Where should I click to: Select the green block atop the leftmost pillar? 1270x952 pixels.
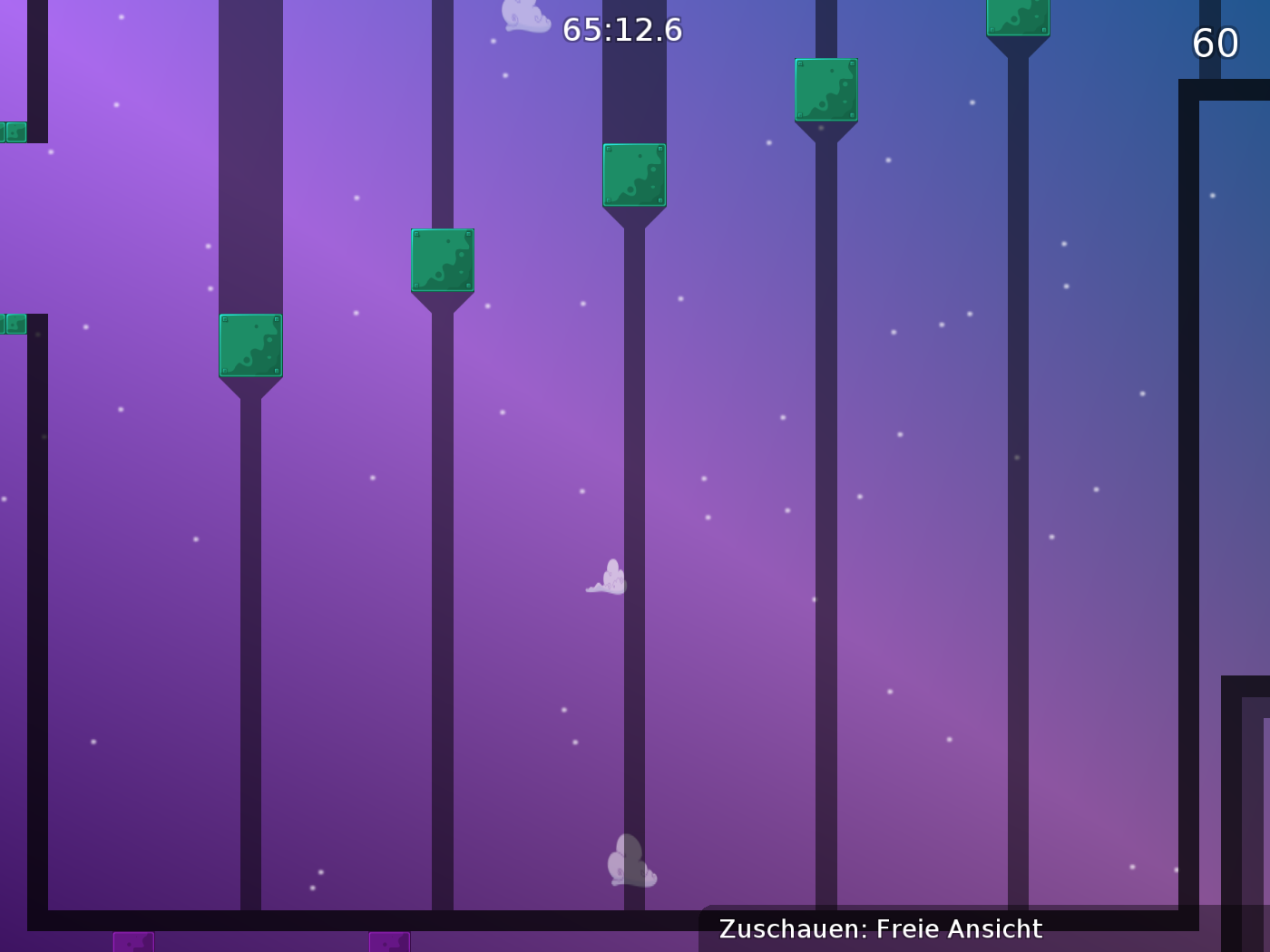point(250,345)
